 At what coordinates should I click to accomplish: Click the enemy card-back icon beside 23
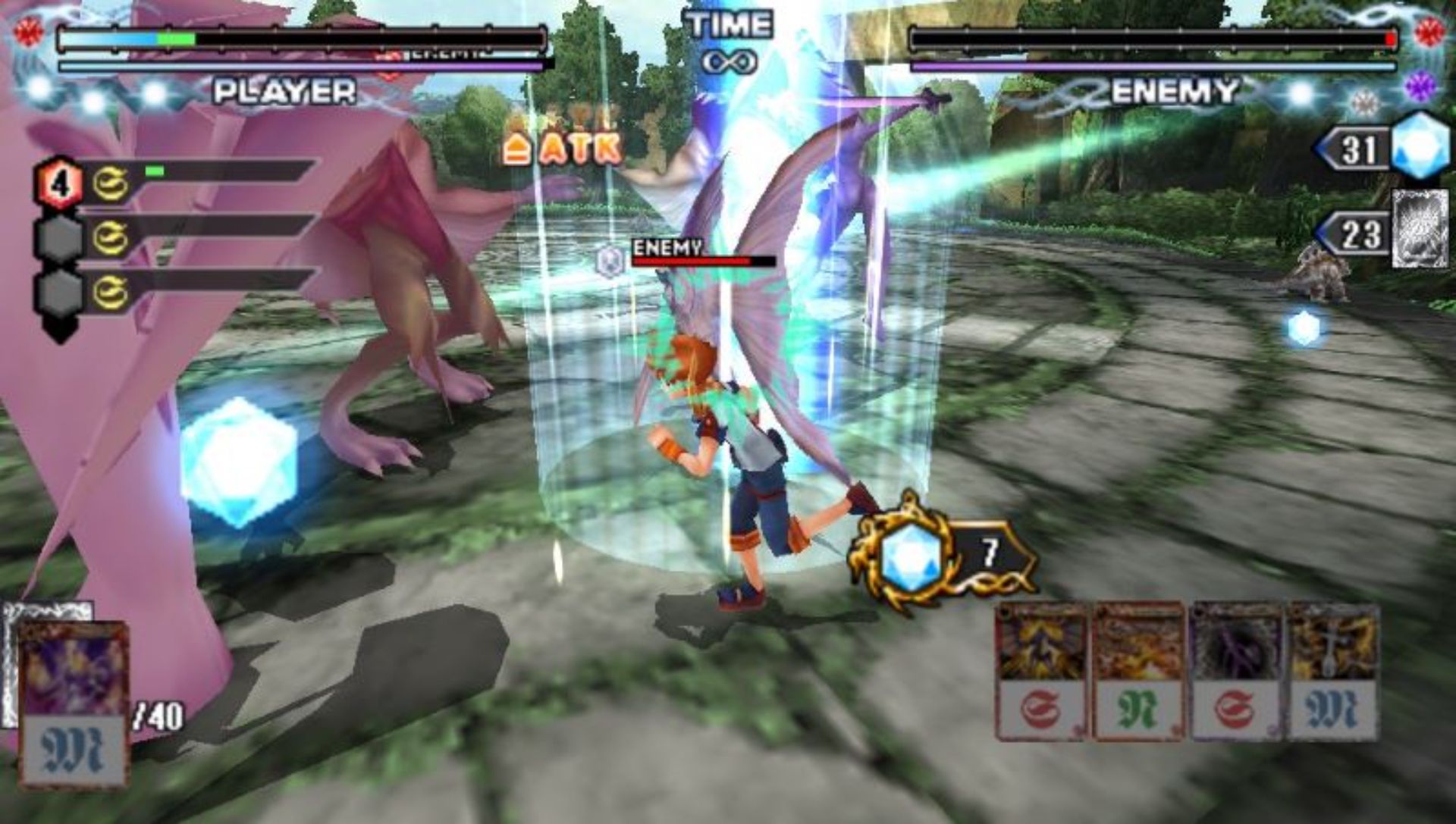[x=1420, y=230]
